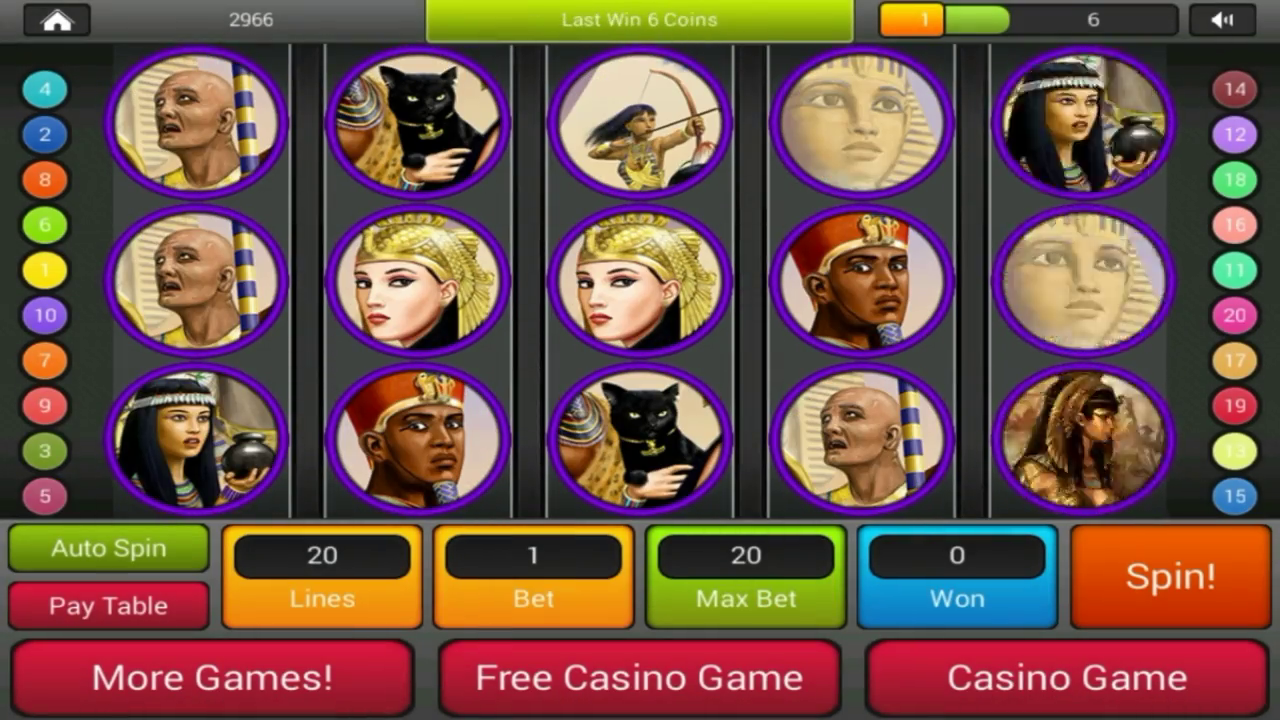Image resolution: width=1280 pixels, height=720 pixels.
Task: Tap payline 20 on the right column
Action: 1235,315
